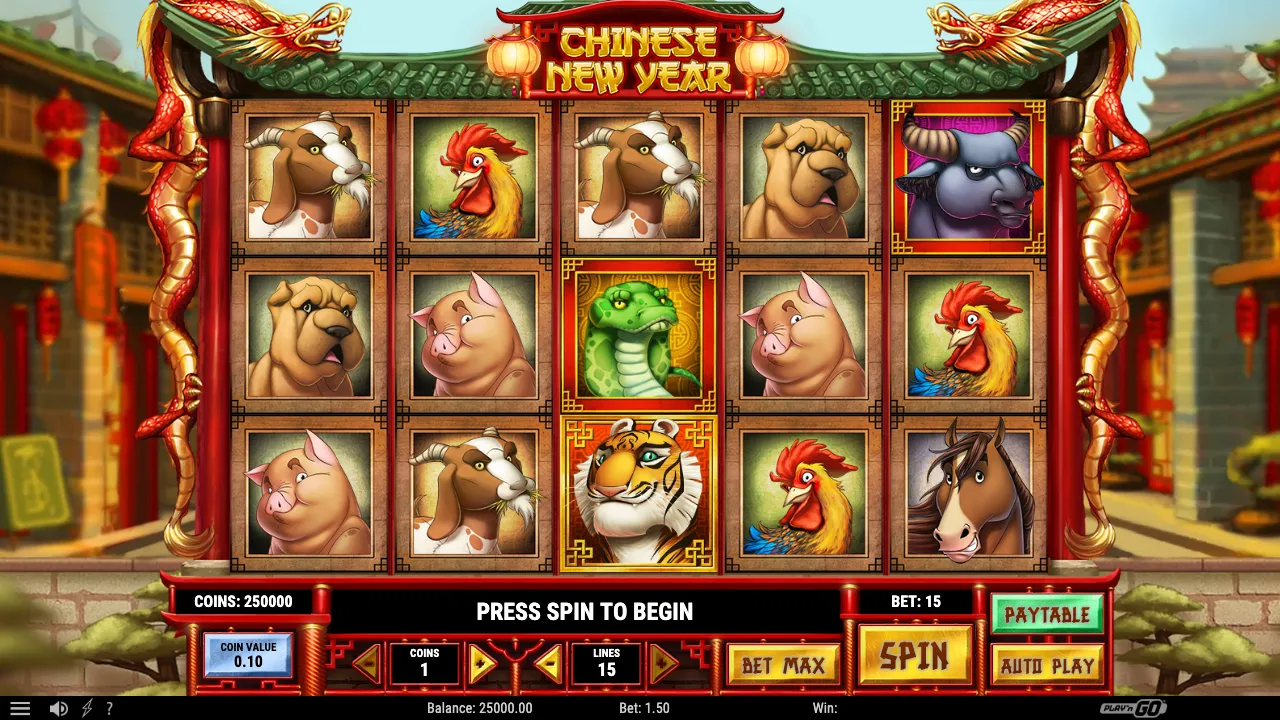The height and width of the screenshot is (720, 1280).
Task: Click the rooster symbol atop reel two
Action: (x=473, y=176)
